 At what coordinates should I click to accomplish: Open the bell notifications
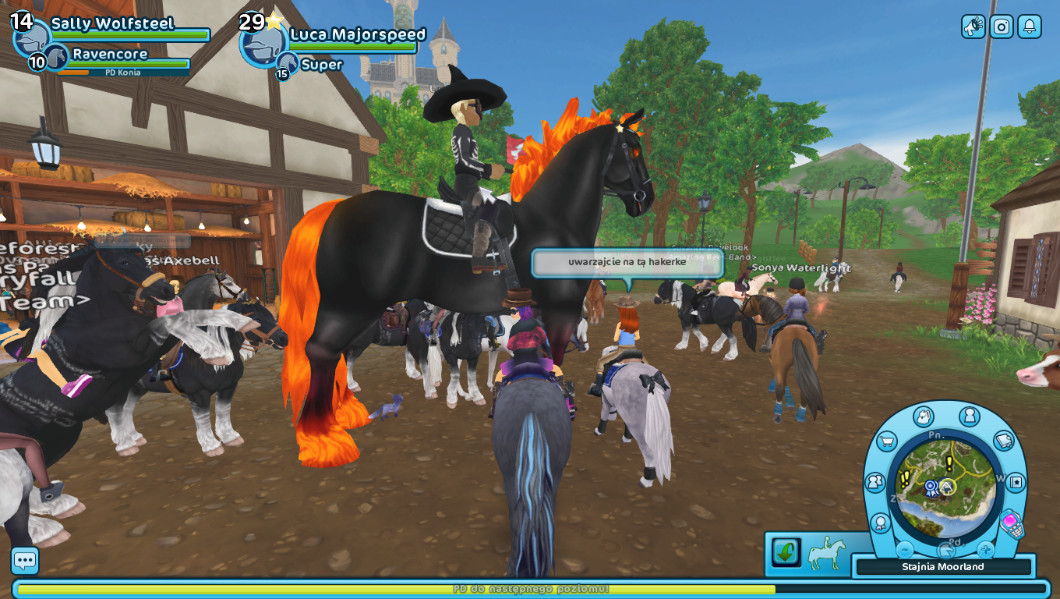pos(1029,27)
